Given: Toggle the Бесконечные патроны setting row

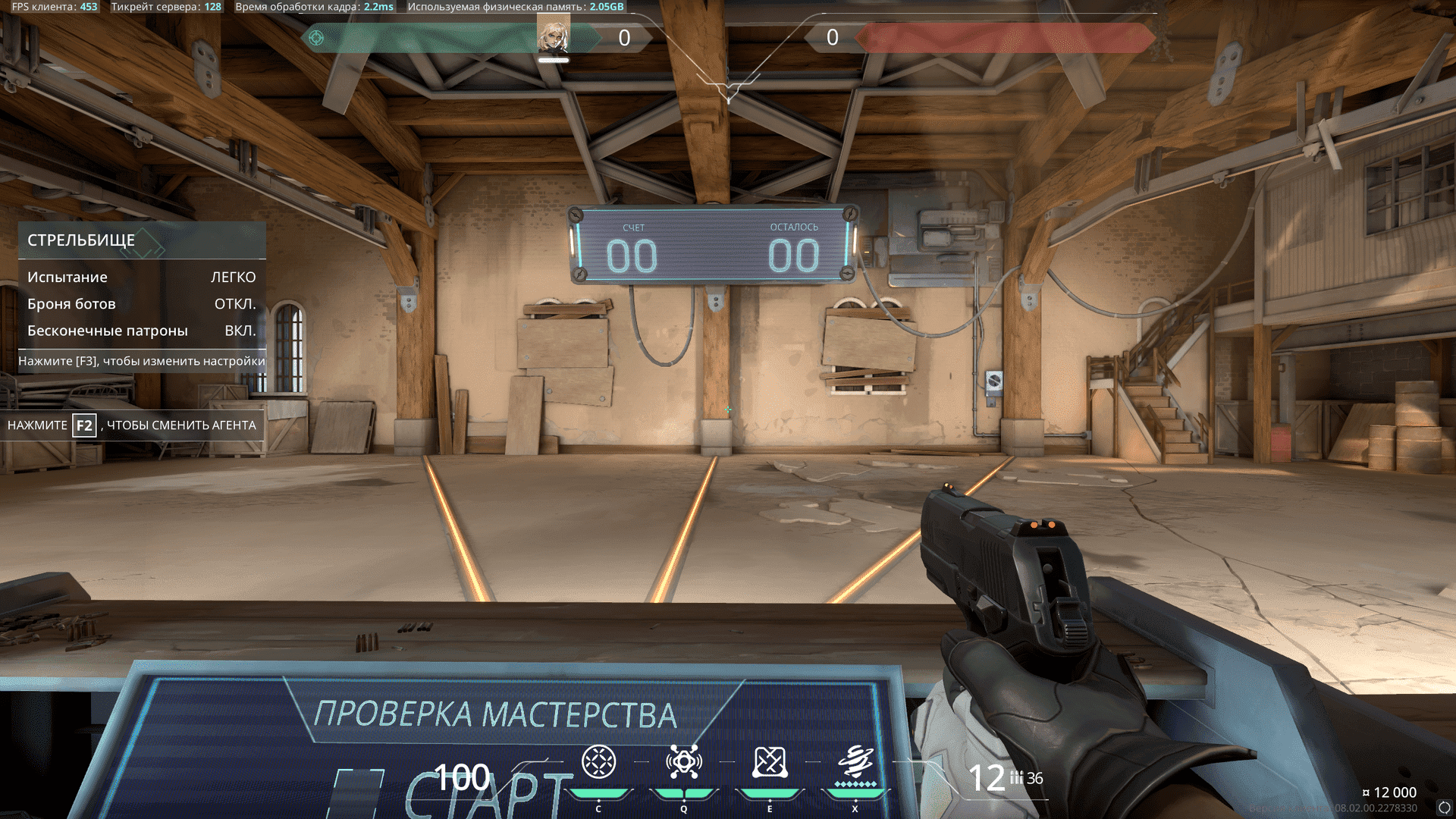Looking at the screenshot, I should pyautogui.click(x=142, y=331).
